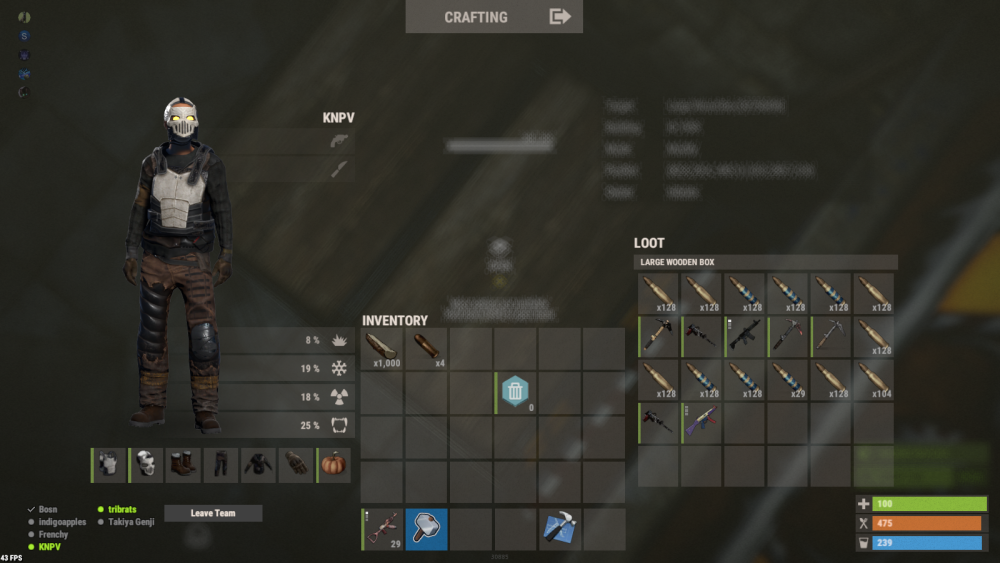Leave the current team
Screen dimensions: 1000x563
point(213,513)
